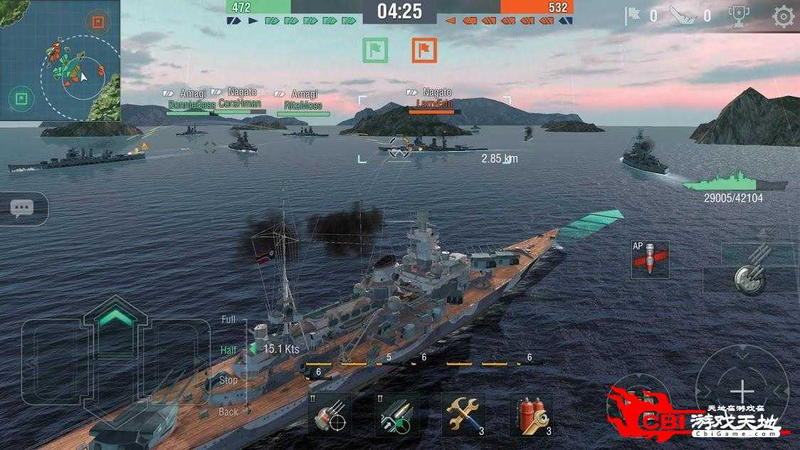Screen dimensions: 800x450
Task: Open the tactical minimap
Action: click(60, 60)
